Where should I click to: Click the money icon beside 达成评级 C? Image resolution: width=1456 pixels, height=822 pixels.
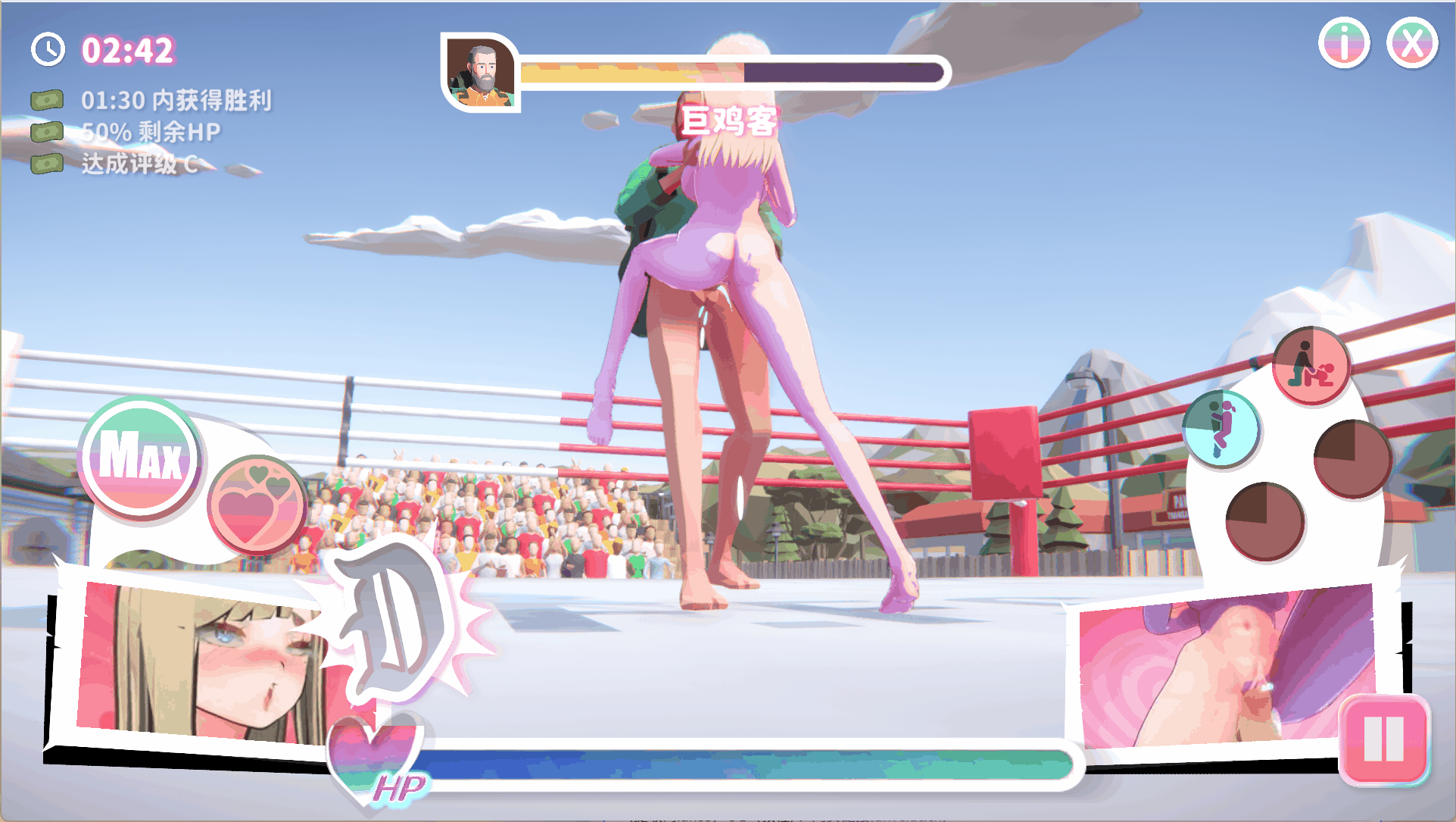tap(46, 164)
